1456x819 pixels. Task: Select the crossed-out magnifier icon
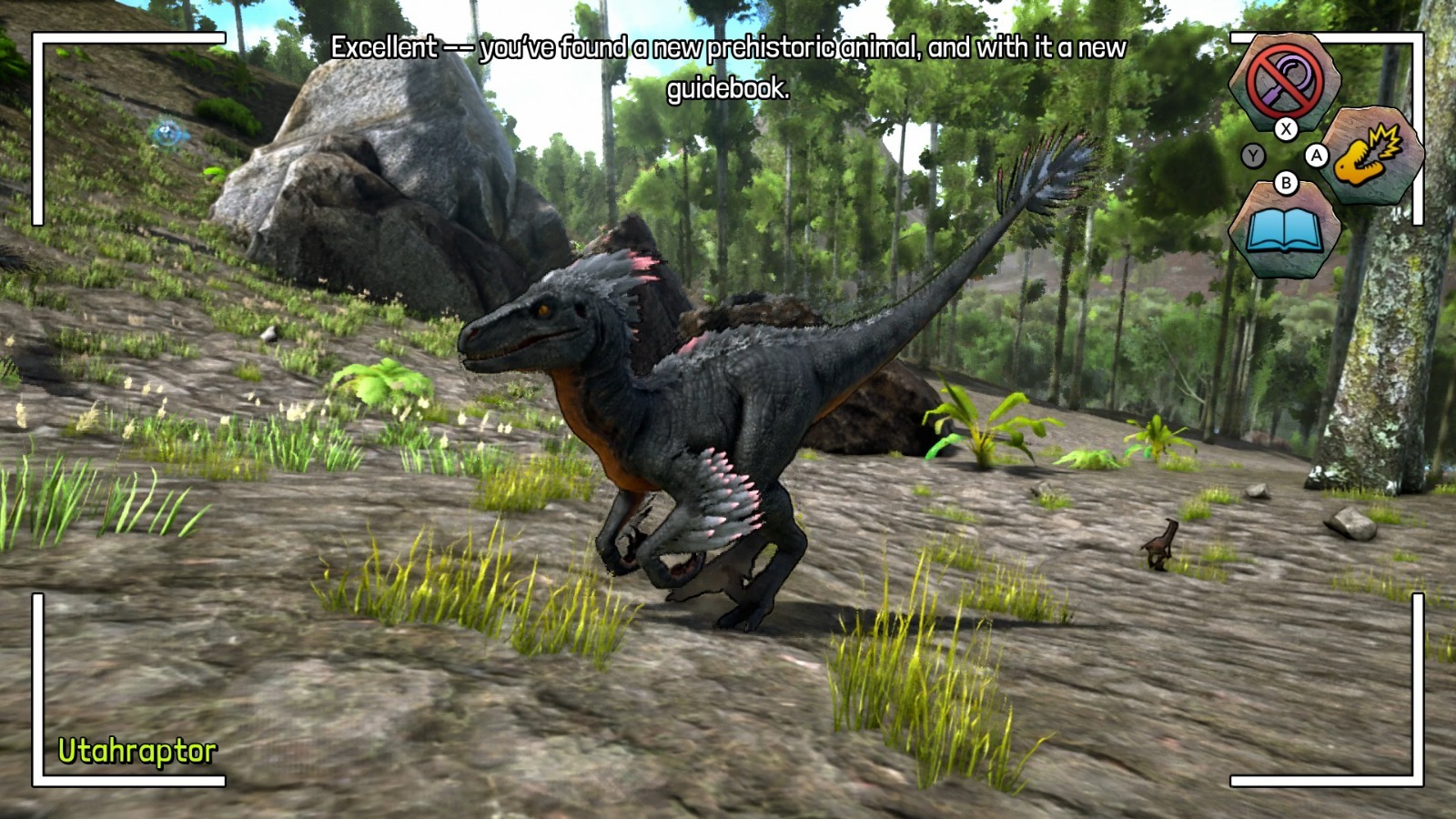pos(1284,78)
